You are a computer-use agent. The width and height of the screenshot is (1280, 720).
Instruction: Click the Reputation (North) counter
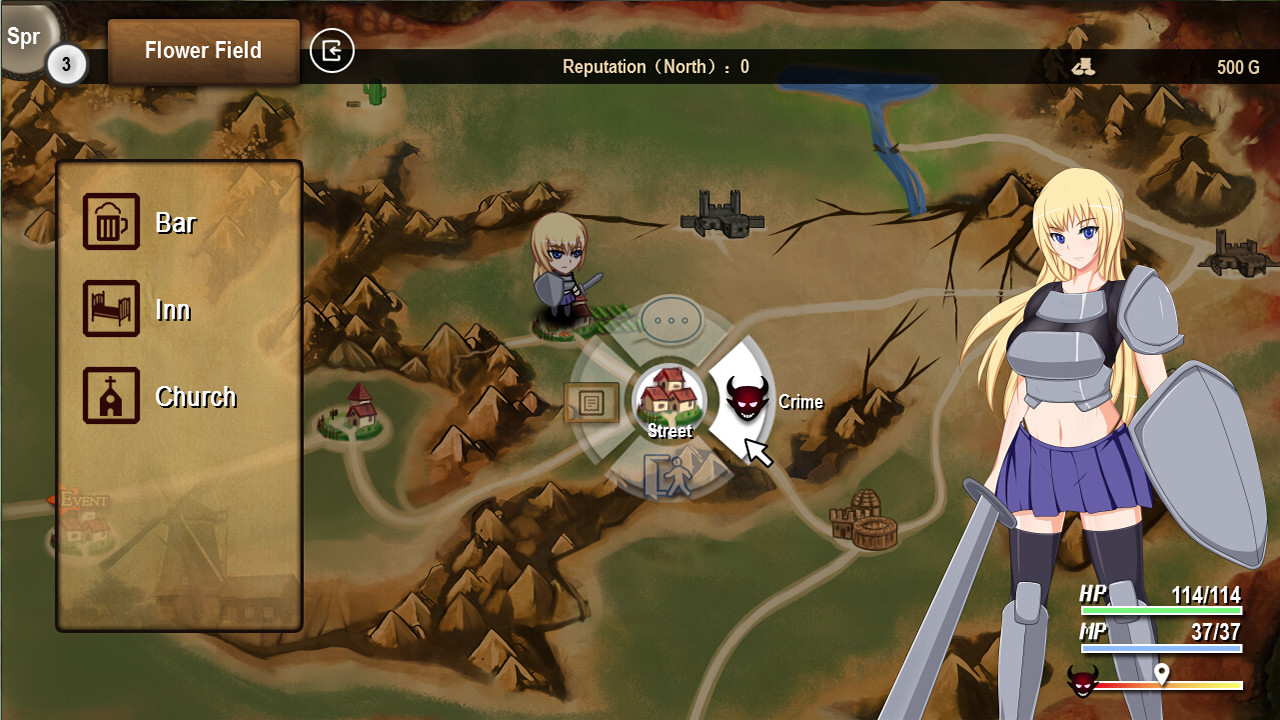click(655, 67)
